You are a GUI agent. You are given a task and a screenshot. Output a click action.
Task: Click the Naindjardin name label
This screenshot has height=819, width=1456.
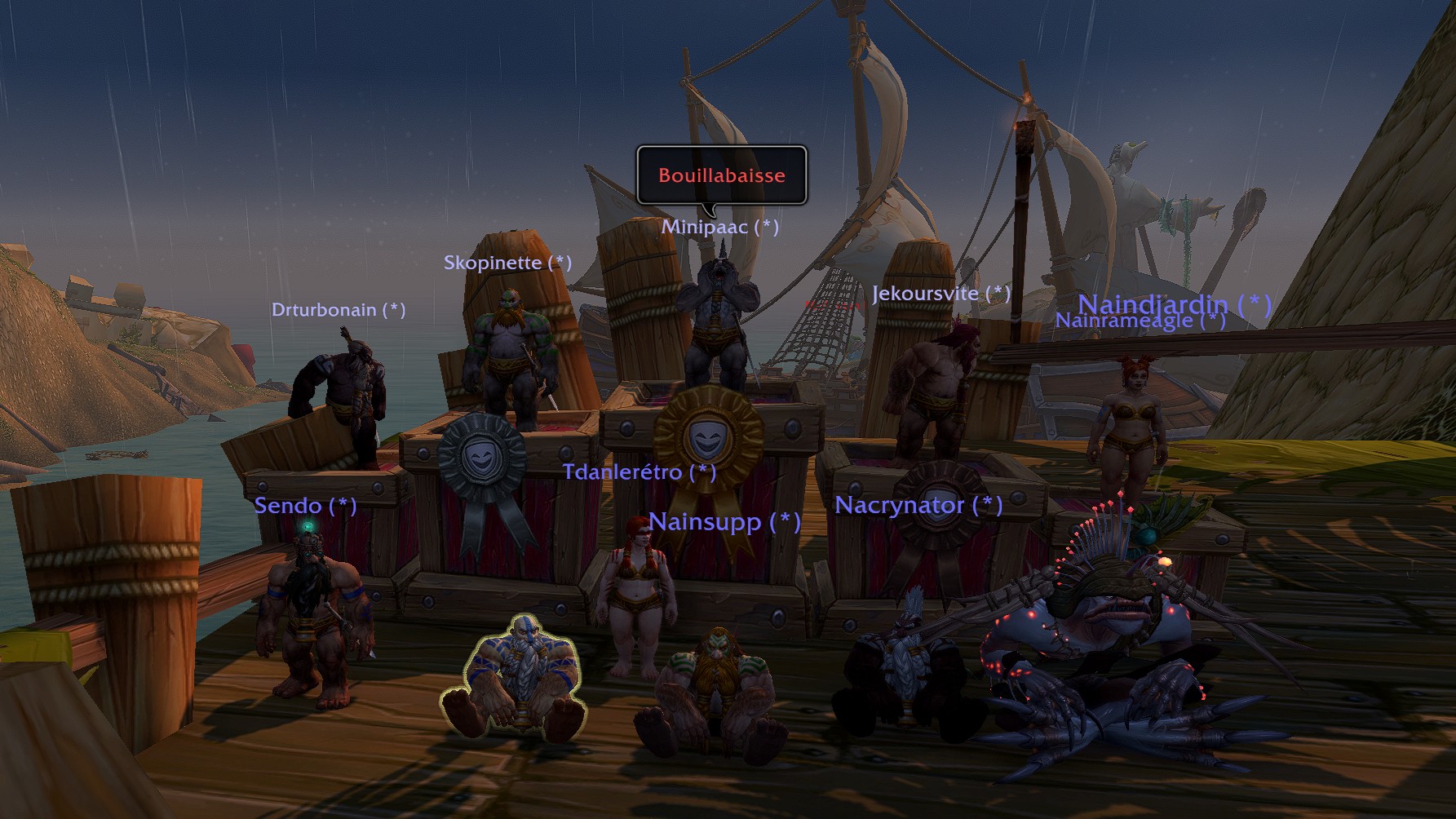(x=1174, y=303)
